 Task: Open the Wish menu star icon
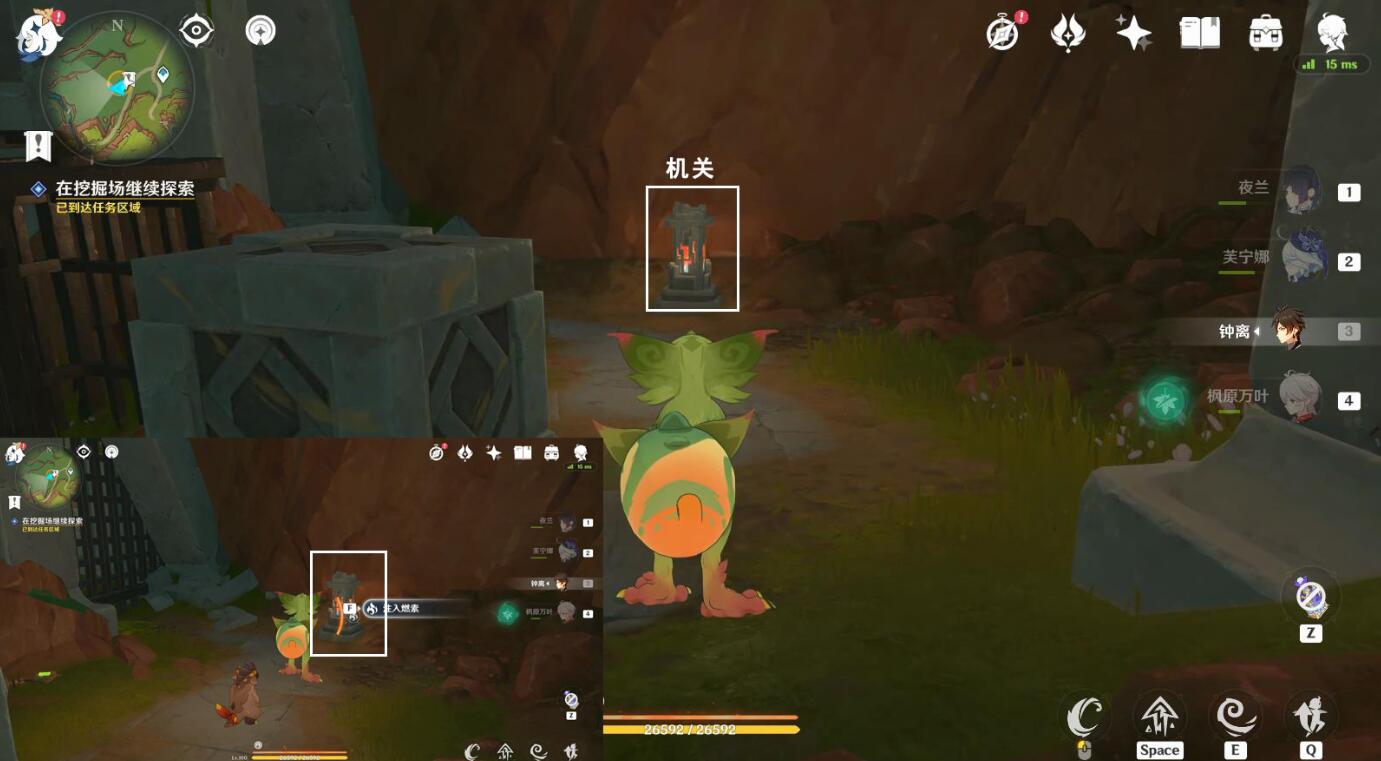coord(1134,32)
